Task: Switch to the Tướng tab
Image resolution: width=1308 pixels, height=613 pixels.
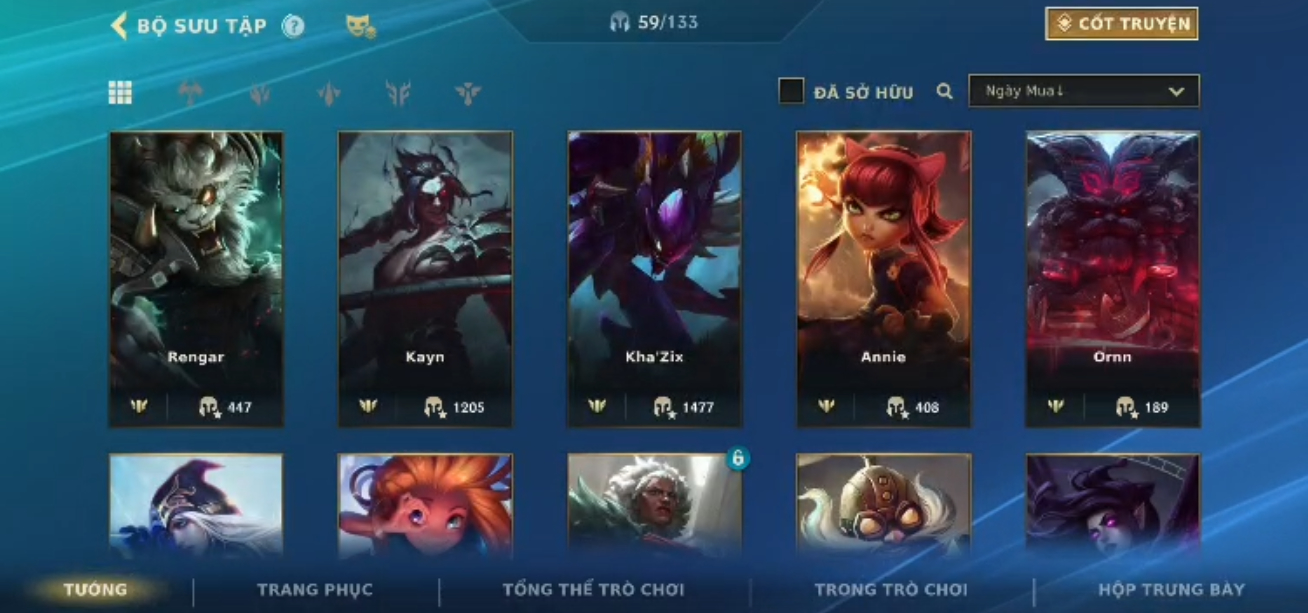Action: coord(95,589)
